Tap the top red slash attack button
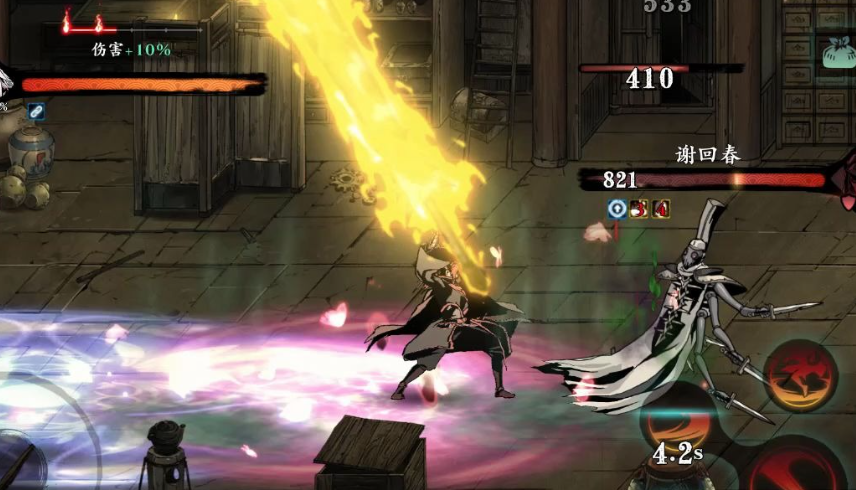856x490 pixels. pos(801,374)
